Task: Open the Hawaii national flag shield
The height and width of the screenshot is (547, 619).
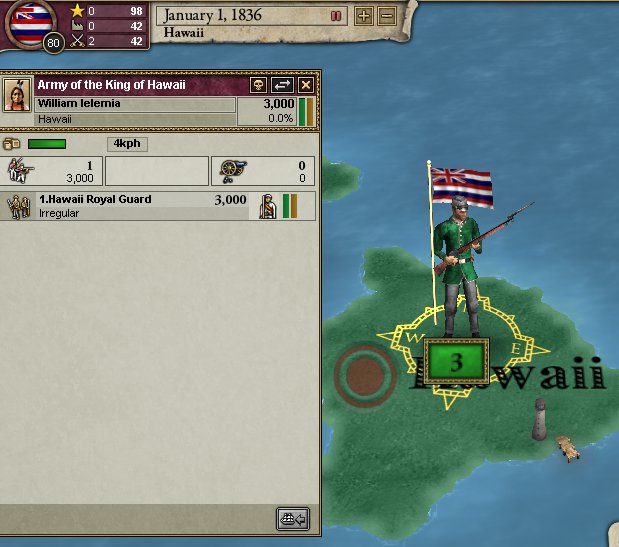Action: coord(30,23)
